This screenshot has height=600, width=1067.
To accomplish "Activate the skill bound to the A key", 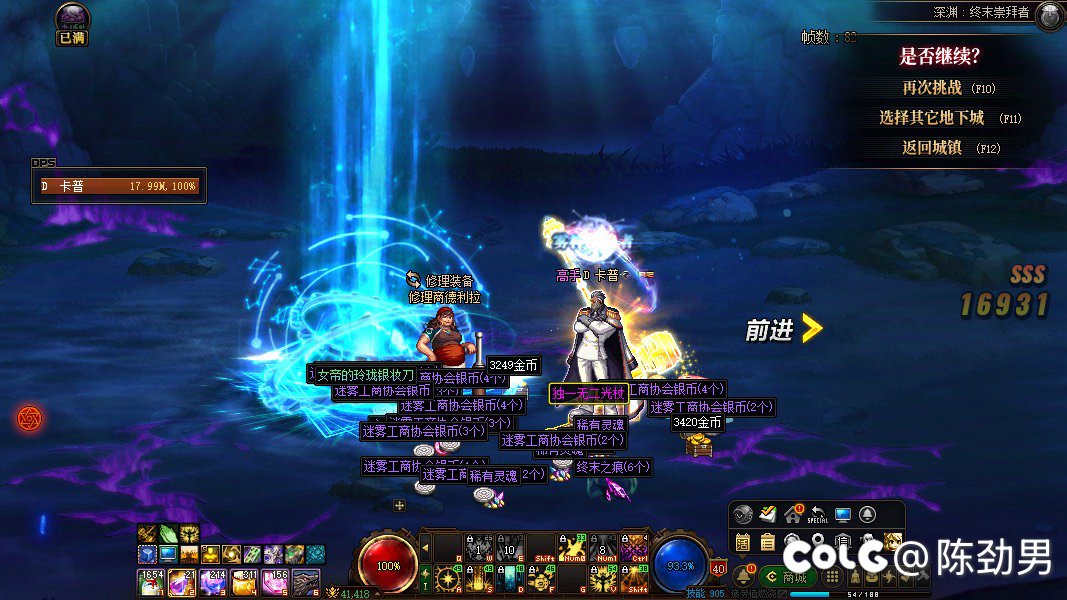I will [447, 578].
